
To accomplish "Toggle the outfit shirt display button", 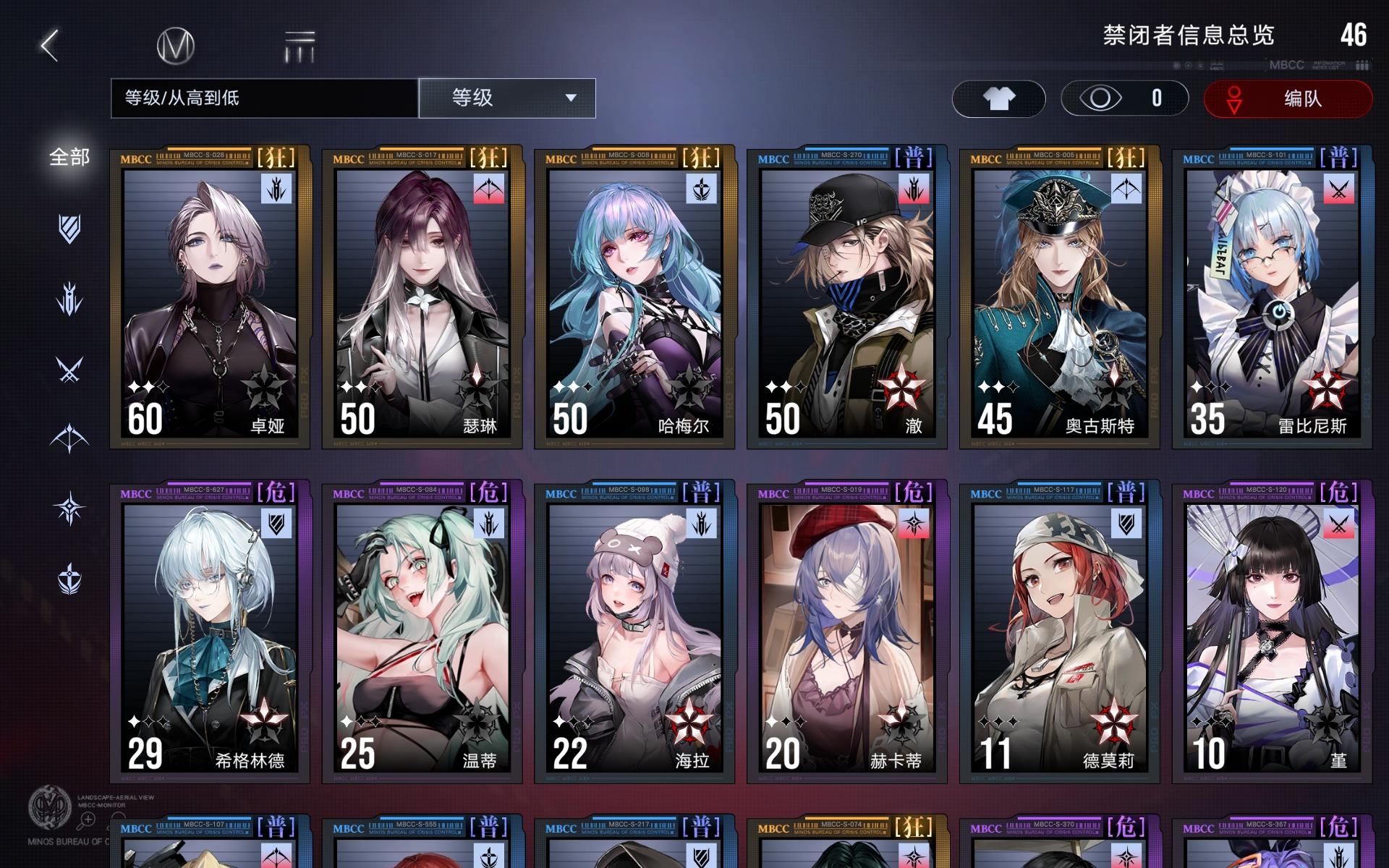I will tap(999, 98).
